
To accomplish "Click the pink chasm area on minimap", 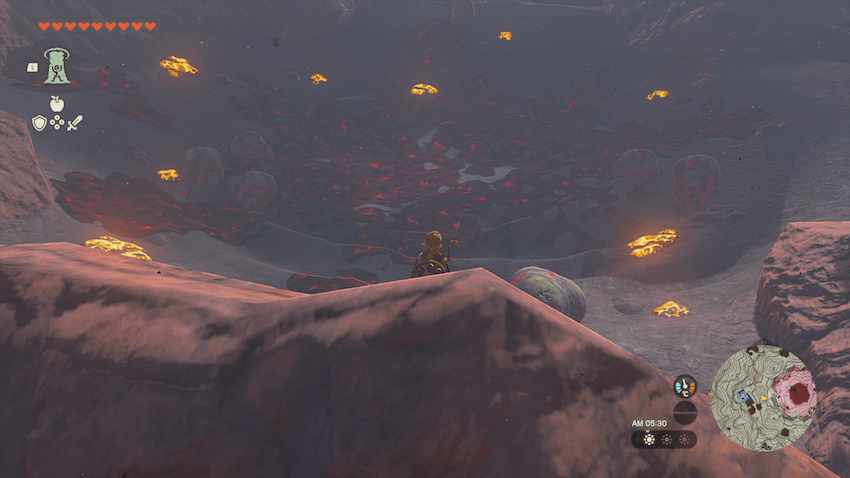I will [797, 392].
